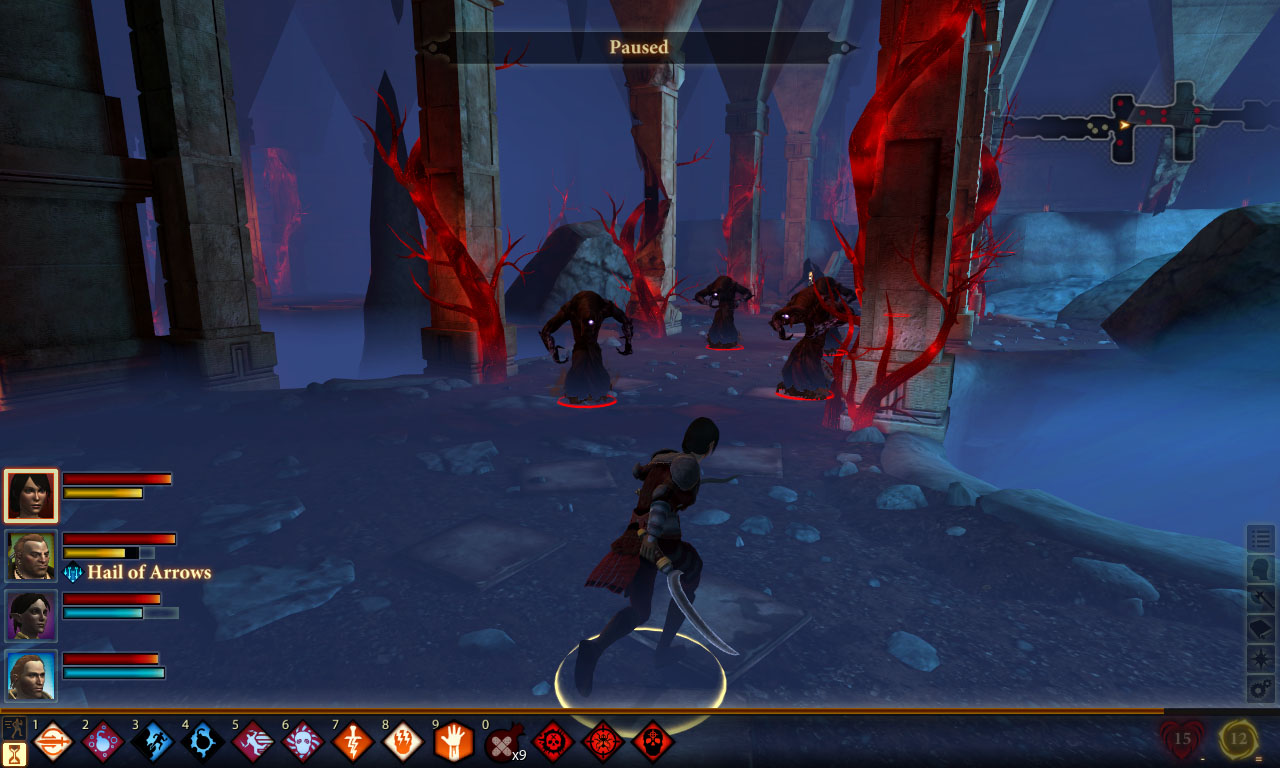Select Merrill's party portrait
This screenshot has height=768, width=1280.
point(31,615)
